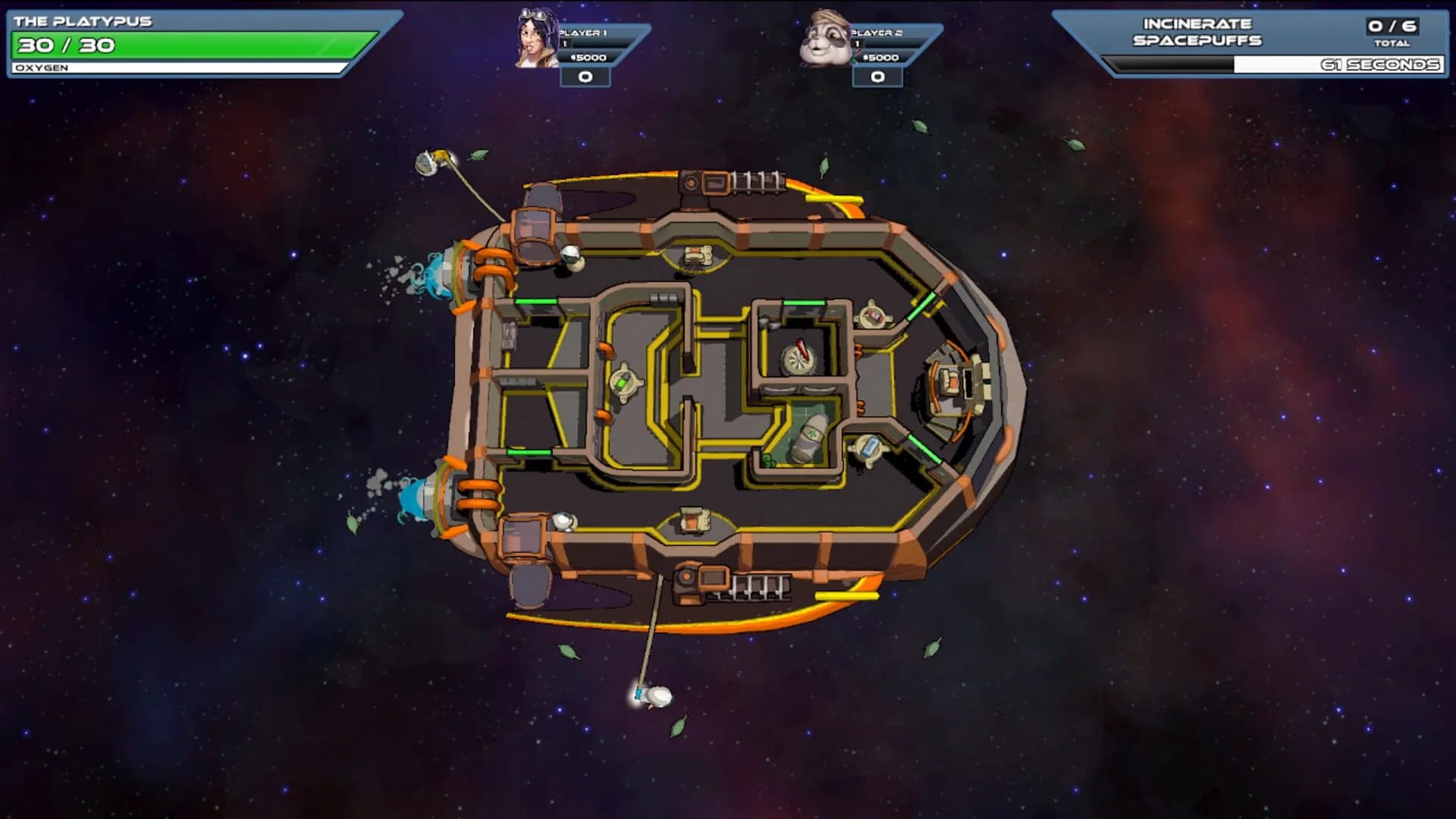The width and height of the screenshot is (1456, 819).
Task: Select the Player 1 score tab
Action: [584, 76]
